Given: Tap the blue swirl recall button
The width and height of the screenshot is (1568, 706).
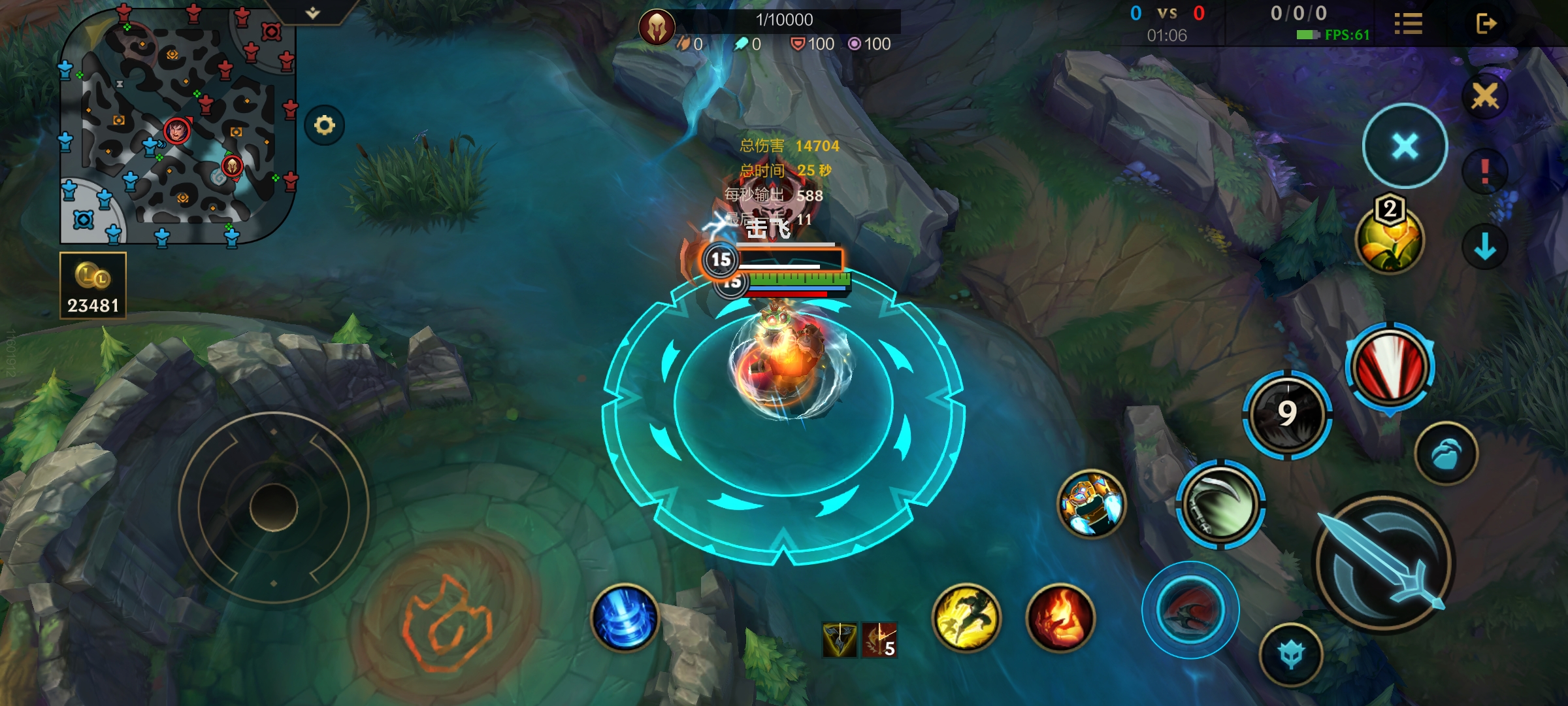Looking at the screenshot, I should 625,618.
